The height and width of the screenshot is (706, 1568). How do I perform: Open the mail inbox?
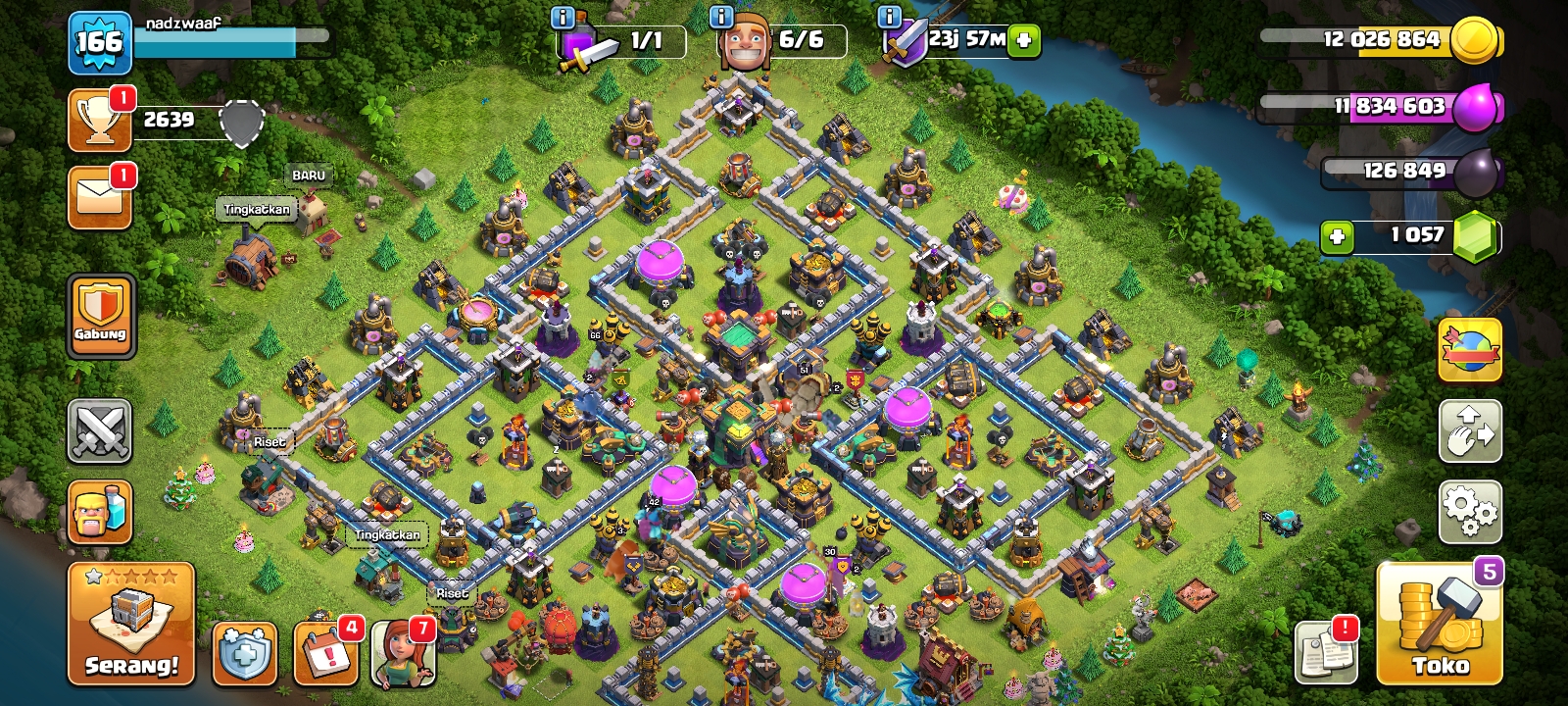[x=100, y=197]
